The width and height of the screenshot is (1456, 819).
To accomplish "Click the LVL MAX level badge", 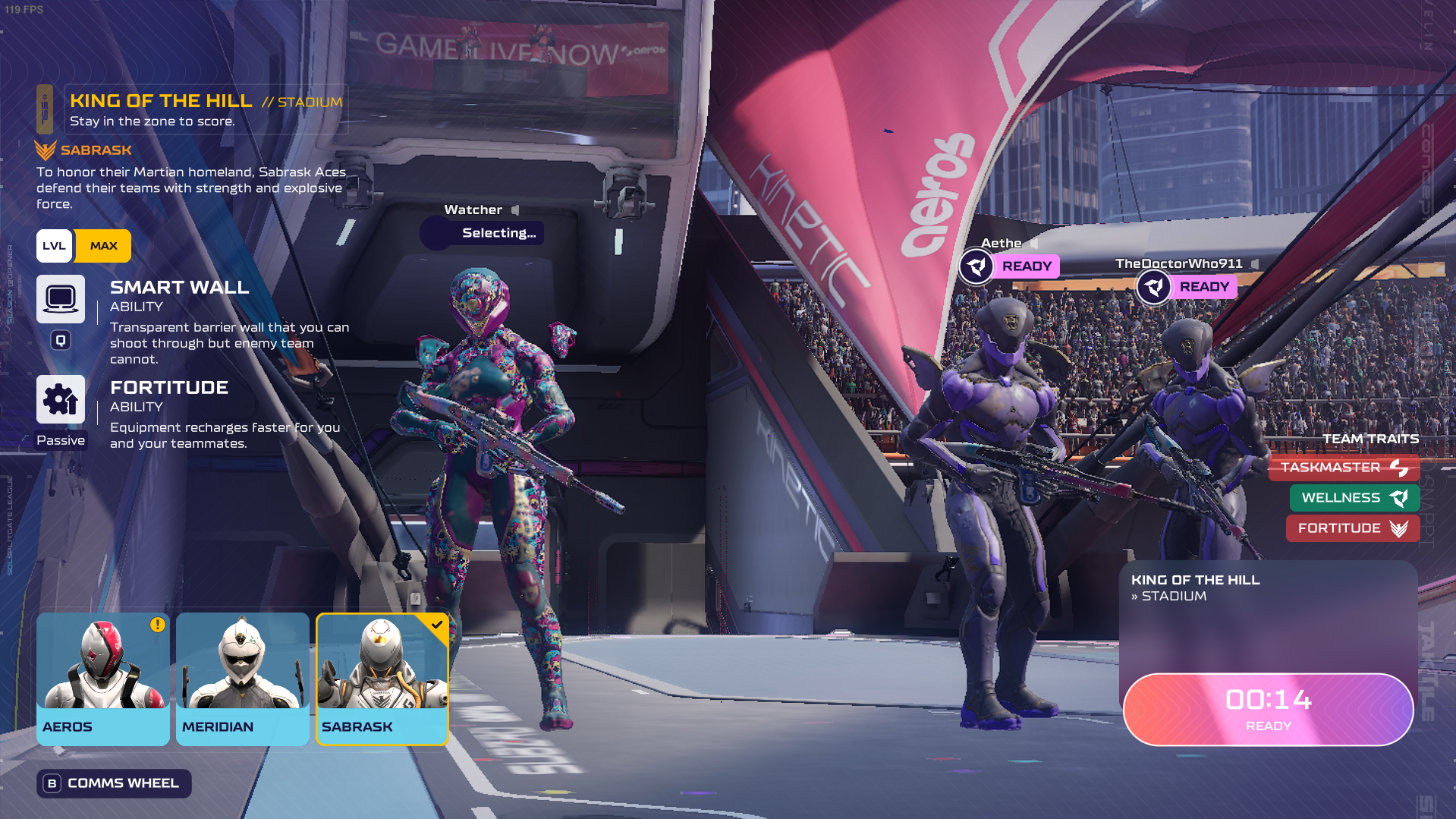I will point(83,246).
